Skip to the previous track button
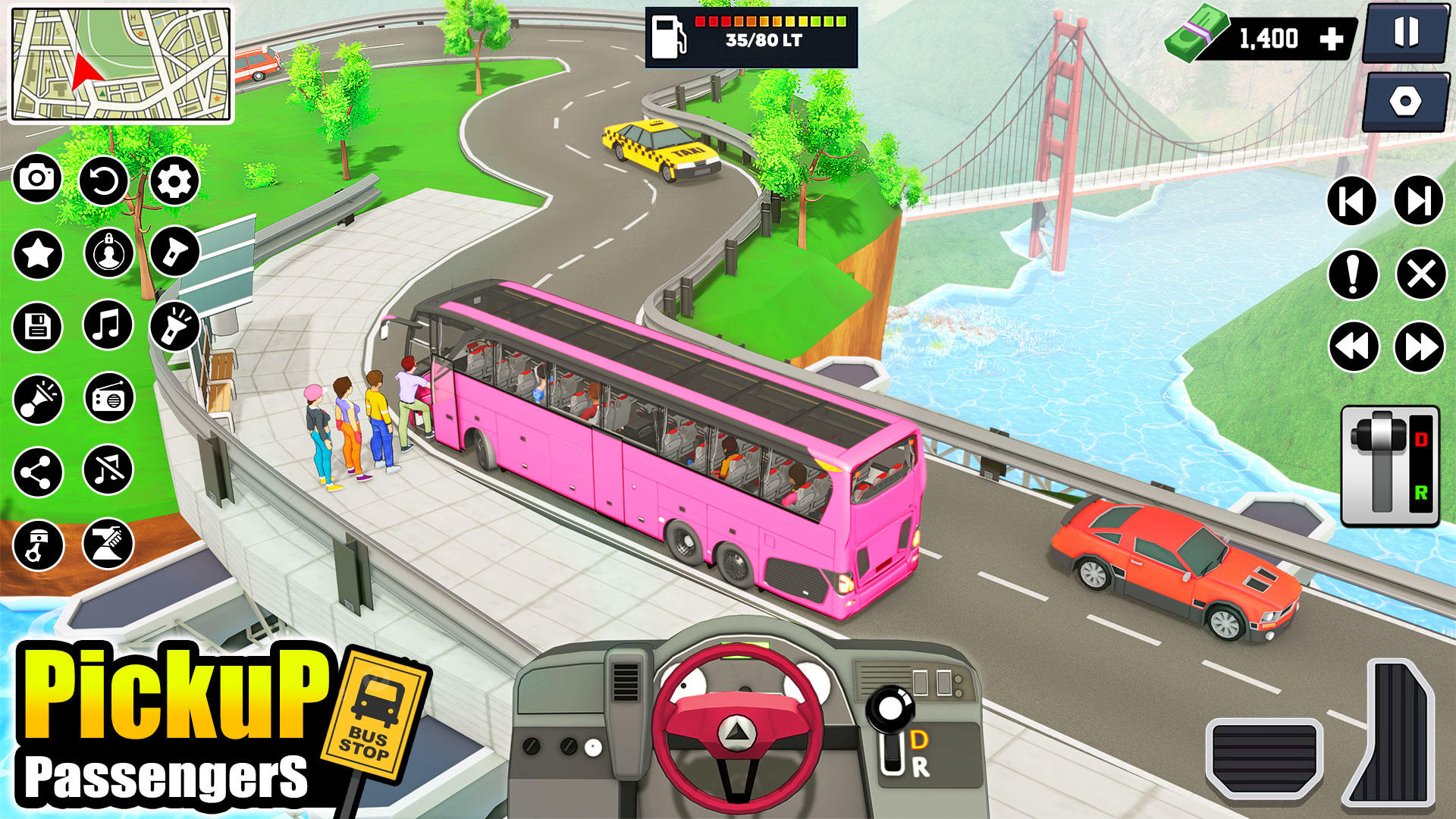Viewport: 1456px width, 819px height. point(1351,202)
